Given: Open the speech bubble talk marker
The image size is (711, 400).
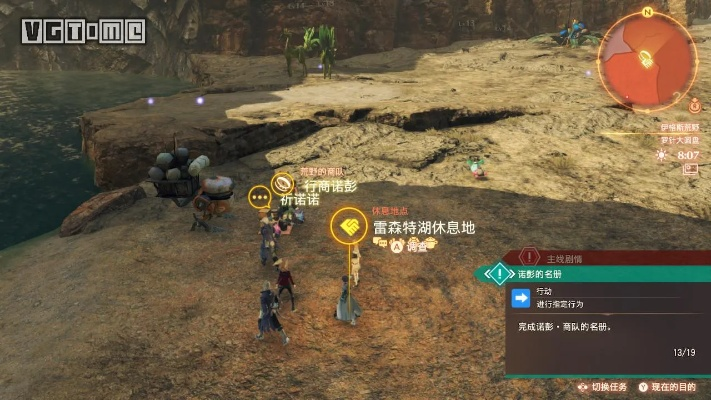Looking at the screenshot, I should (262, 196).
